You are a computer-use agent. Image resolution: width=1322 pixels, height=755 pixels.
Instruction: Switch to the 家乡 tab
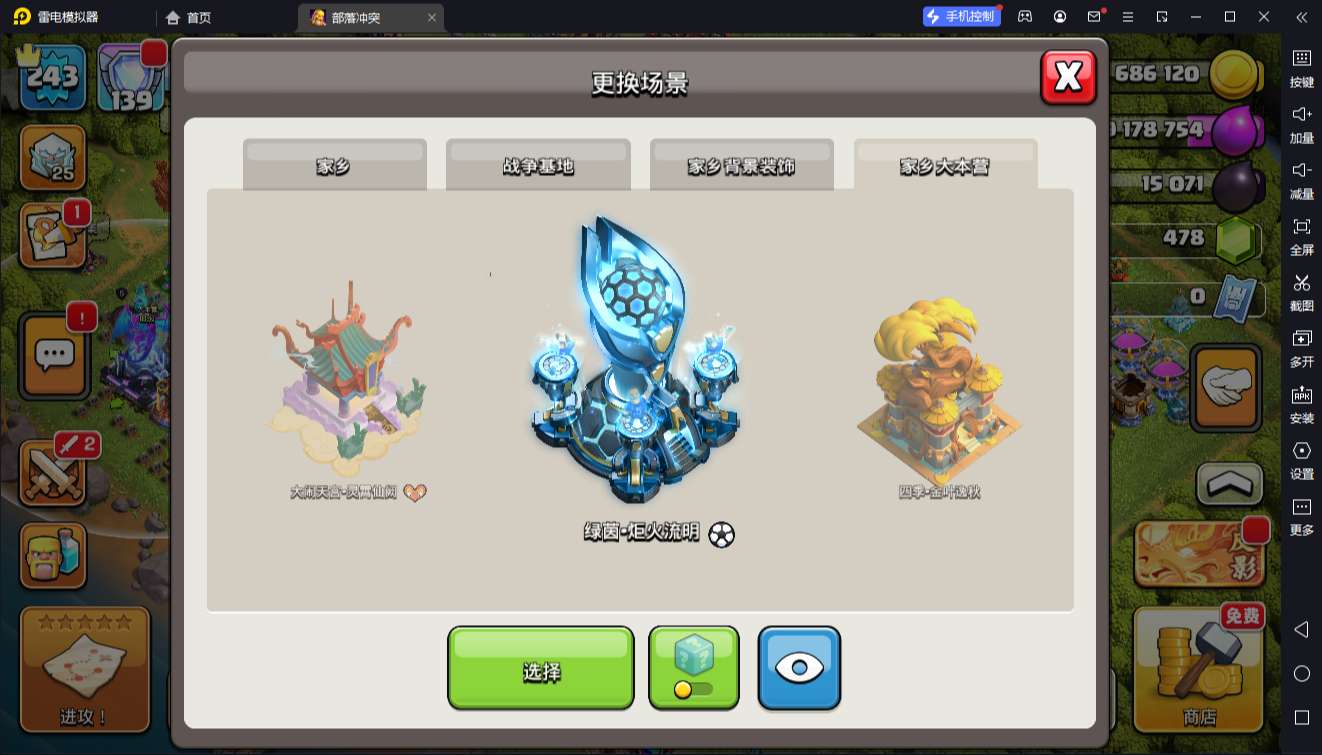[x=334, y=166]
